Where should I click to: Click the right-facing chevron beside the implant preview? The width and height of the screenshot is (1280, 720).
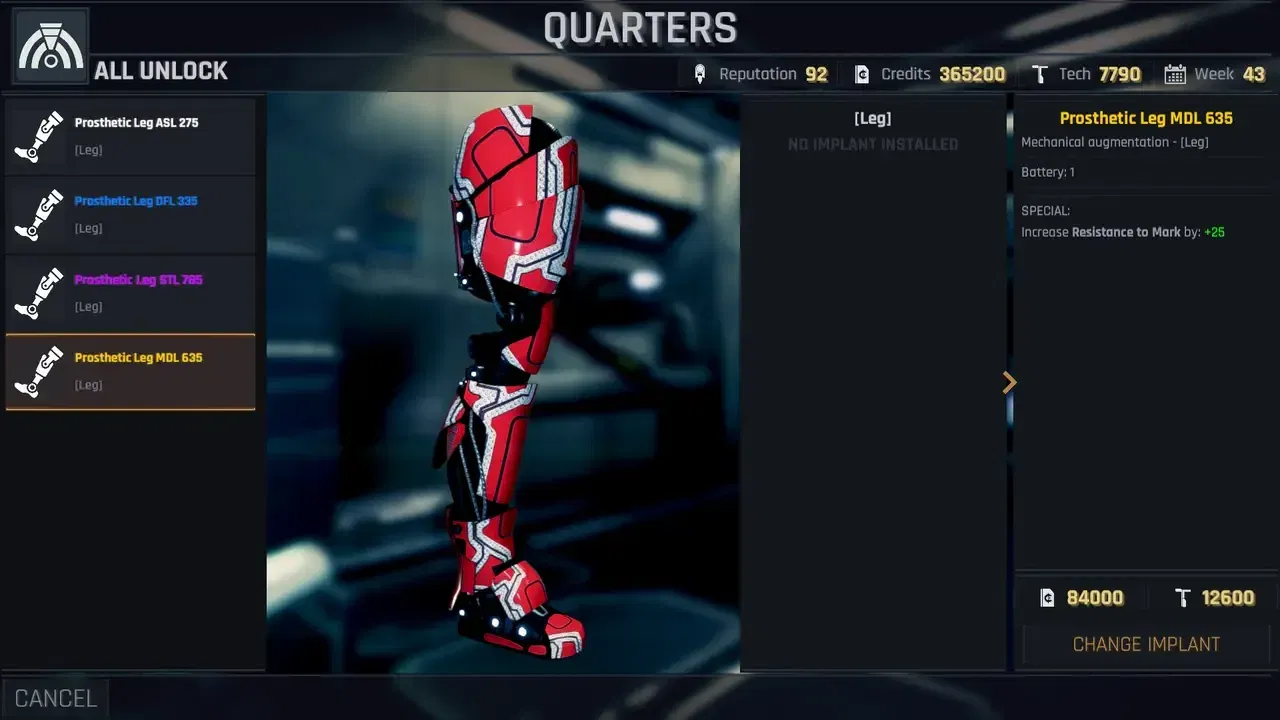tap(1009, 382)
